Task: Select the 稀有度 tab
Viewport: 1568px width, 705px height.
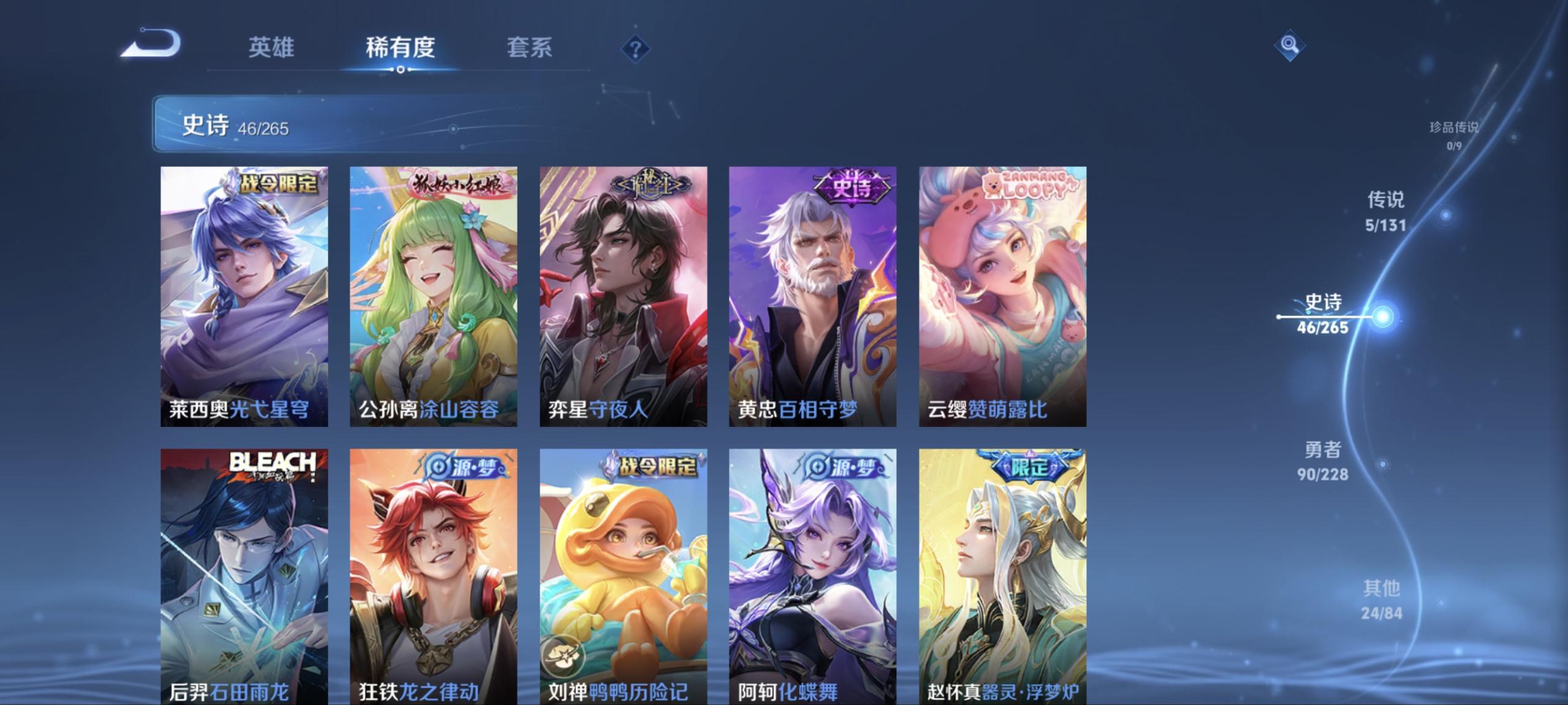Action: pos(399,48)
